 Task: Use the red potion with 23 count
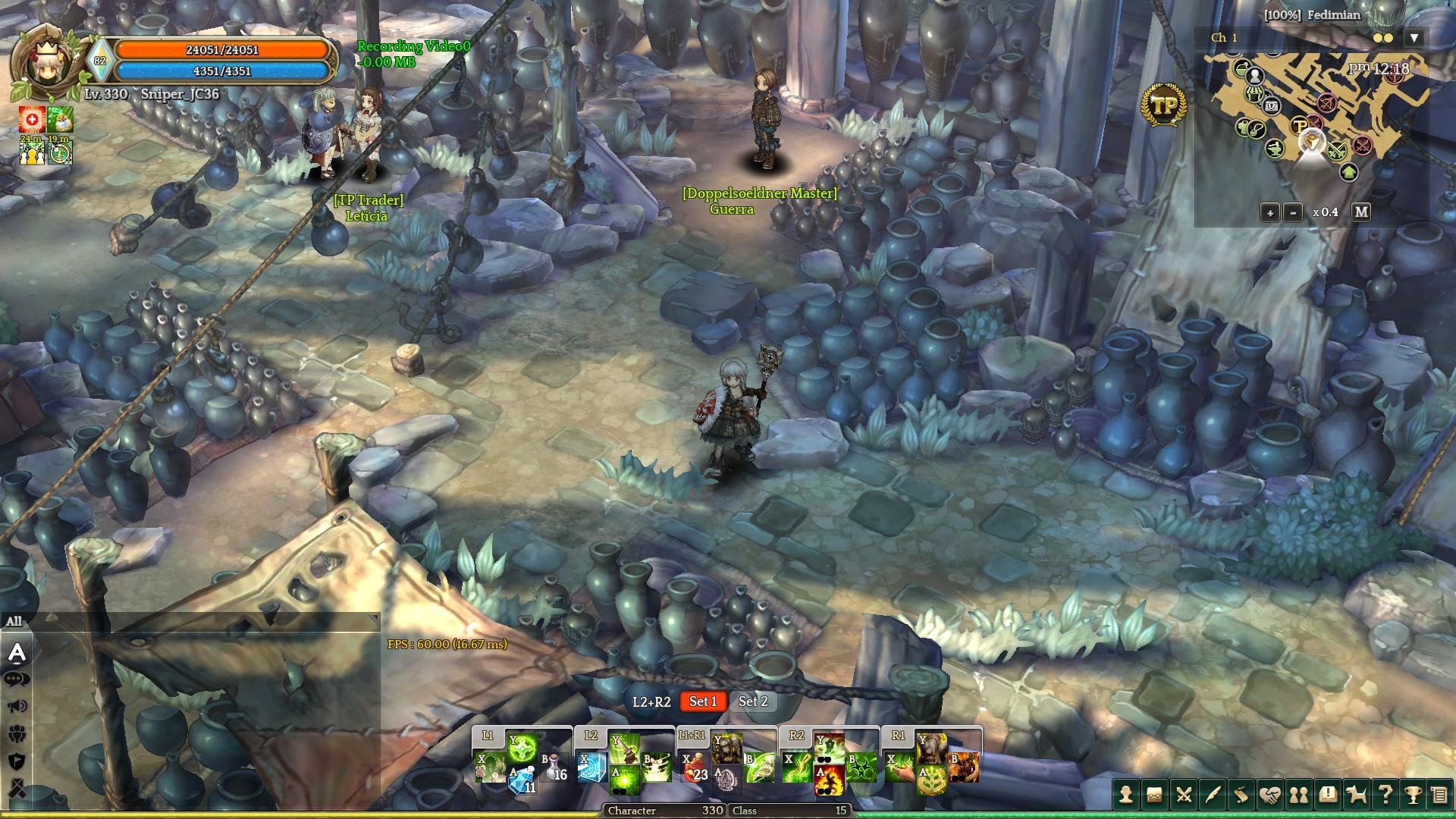694,768
